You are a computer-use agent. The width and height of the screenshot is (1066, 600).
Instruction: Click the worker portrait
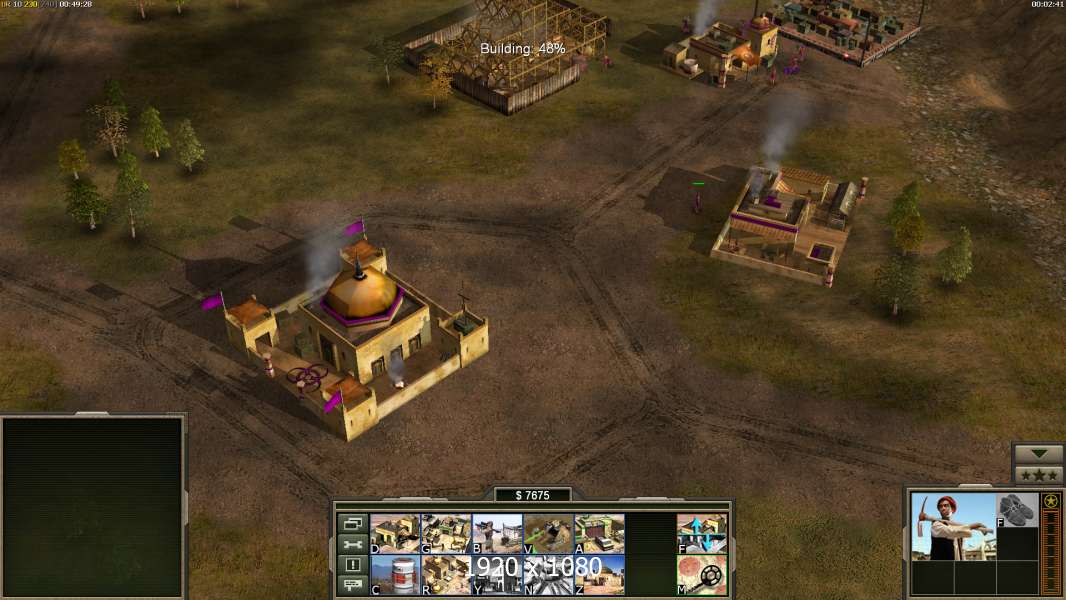pyautogui.click(x=953, y=526)
